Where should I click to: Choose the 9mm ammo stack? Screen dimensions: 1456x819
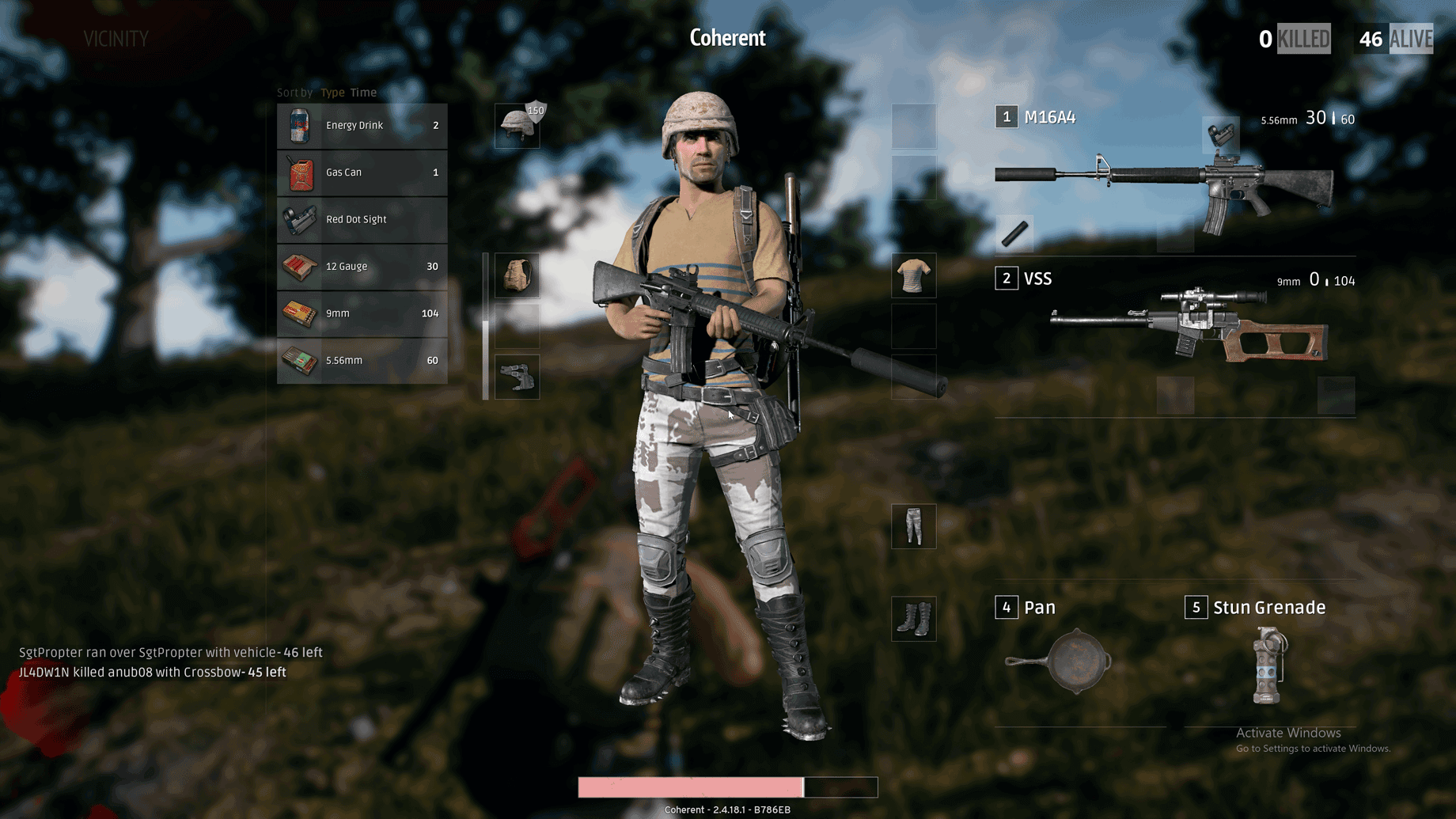pyautogui.click(x=362, y=313)
